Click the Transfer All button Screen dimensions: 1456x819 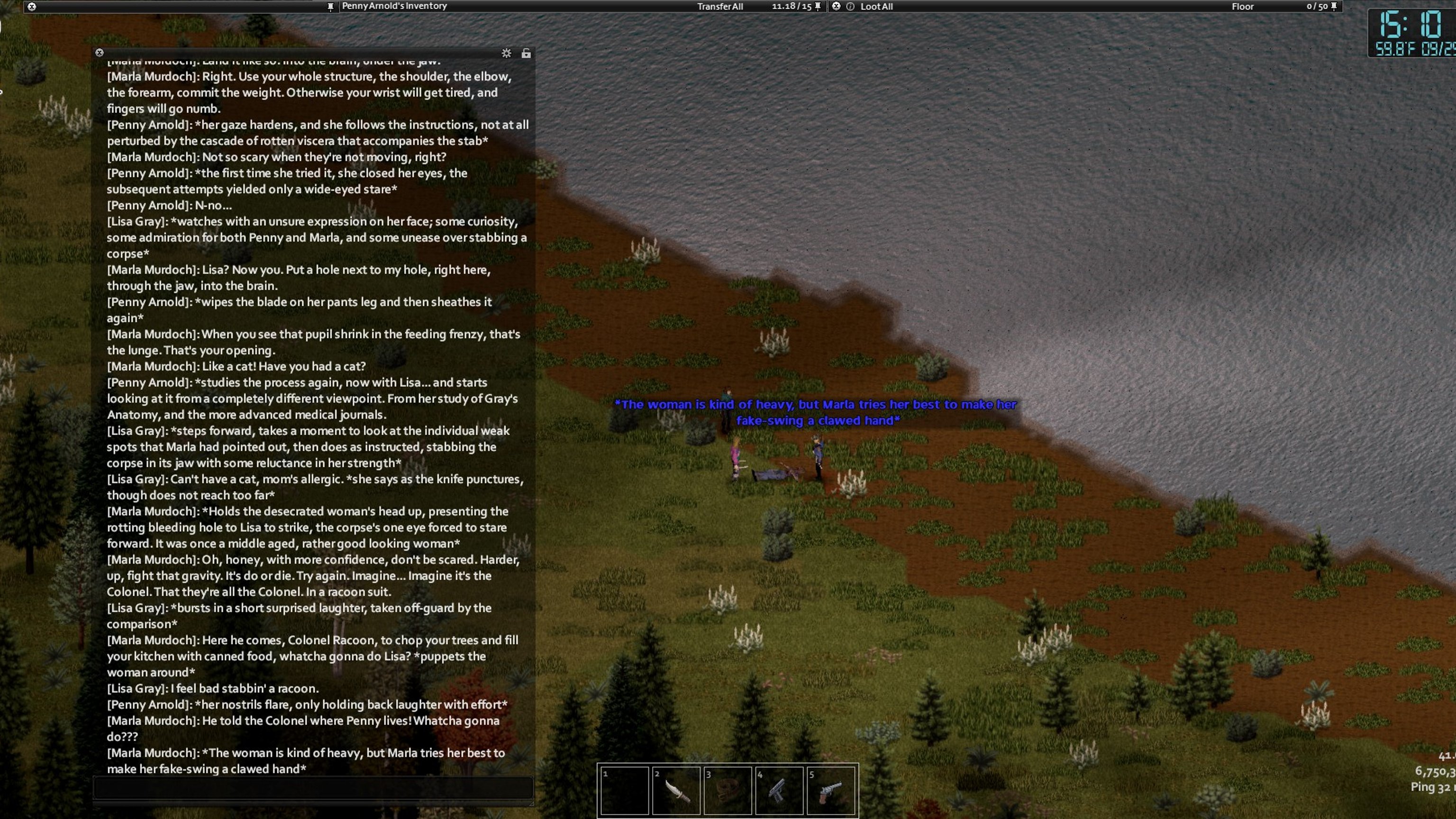(x=719, y=7)
